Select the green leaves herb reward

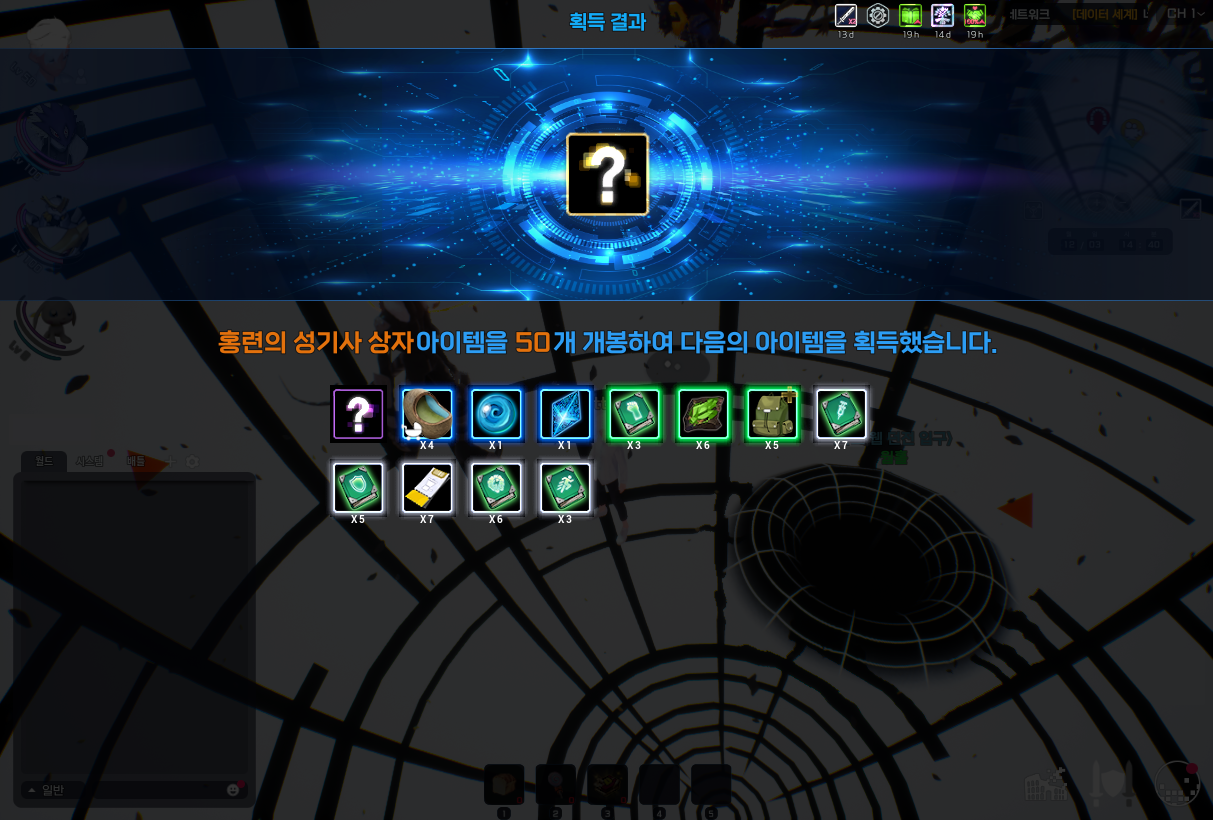click(x=703, y=414)
